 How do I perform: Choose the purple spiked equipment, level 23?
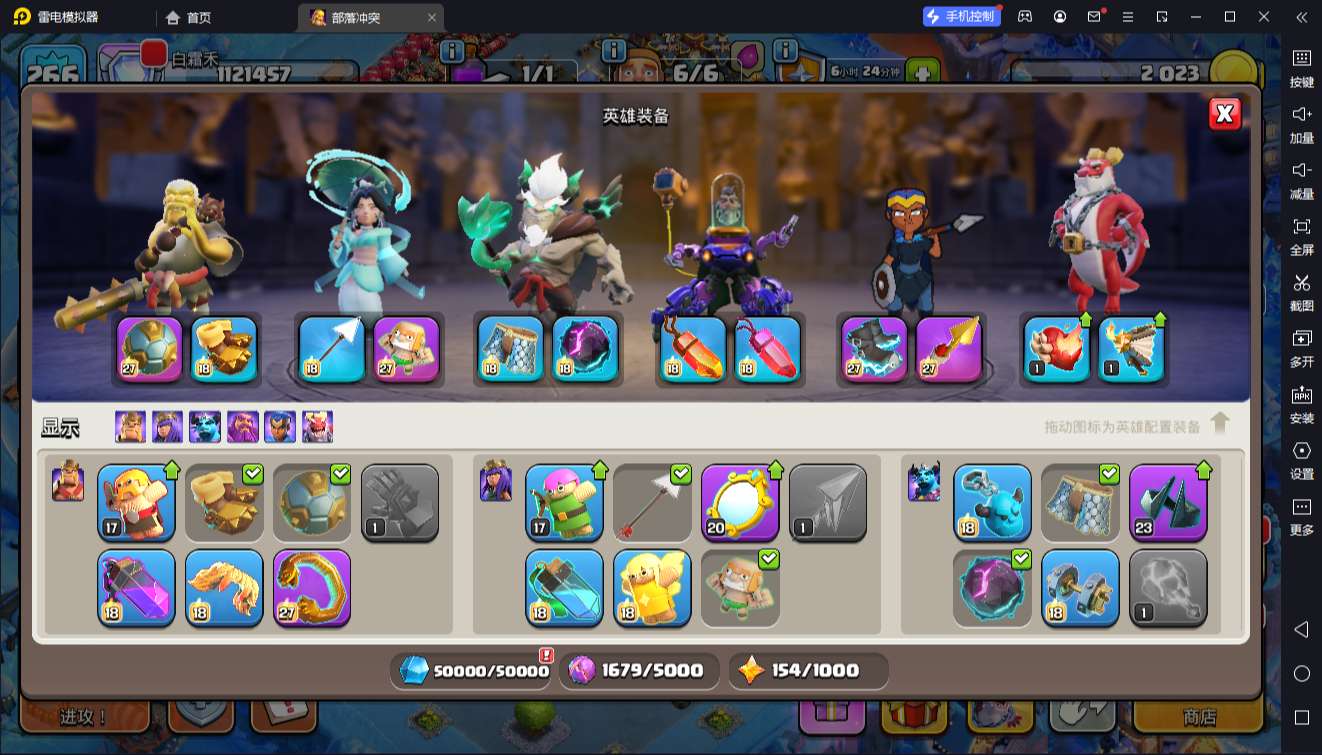coord(1168,502)
